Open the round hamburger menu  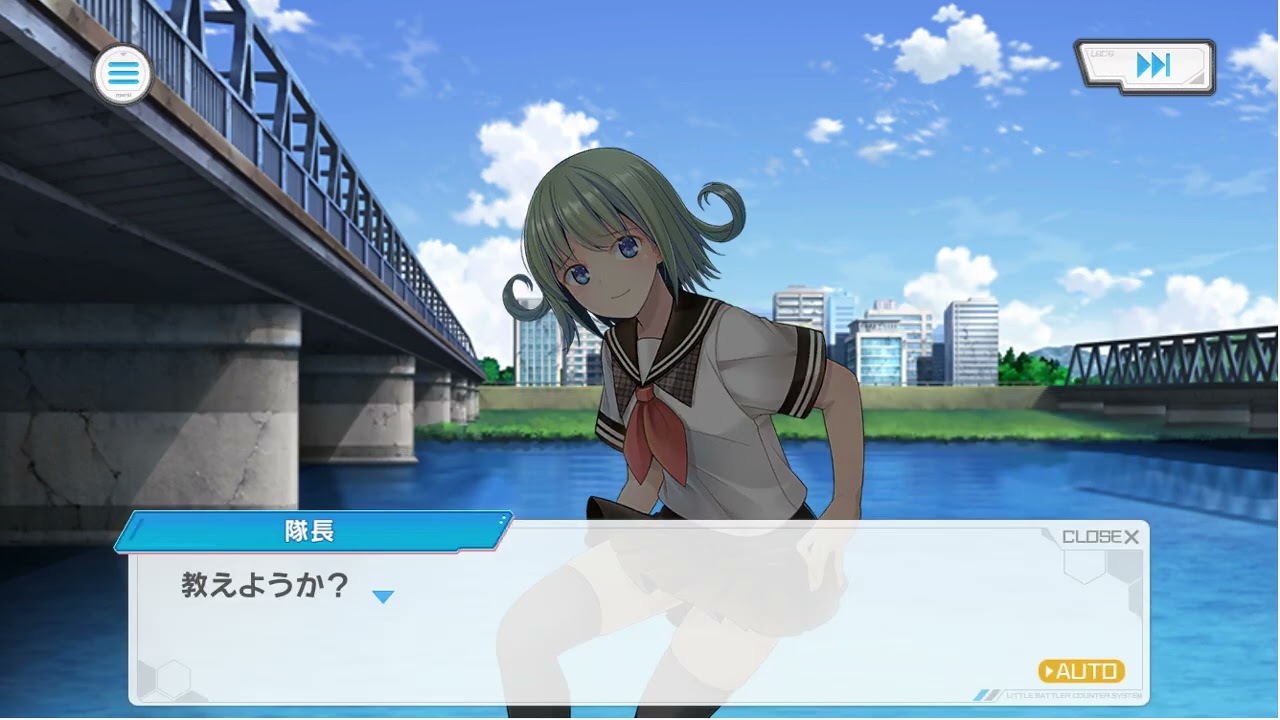[x=123, y=74]
